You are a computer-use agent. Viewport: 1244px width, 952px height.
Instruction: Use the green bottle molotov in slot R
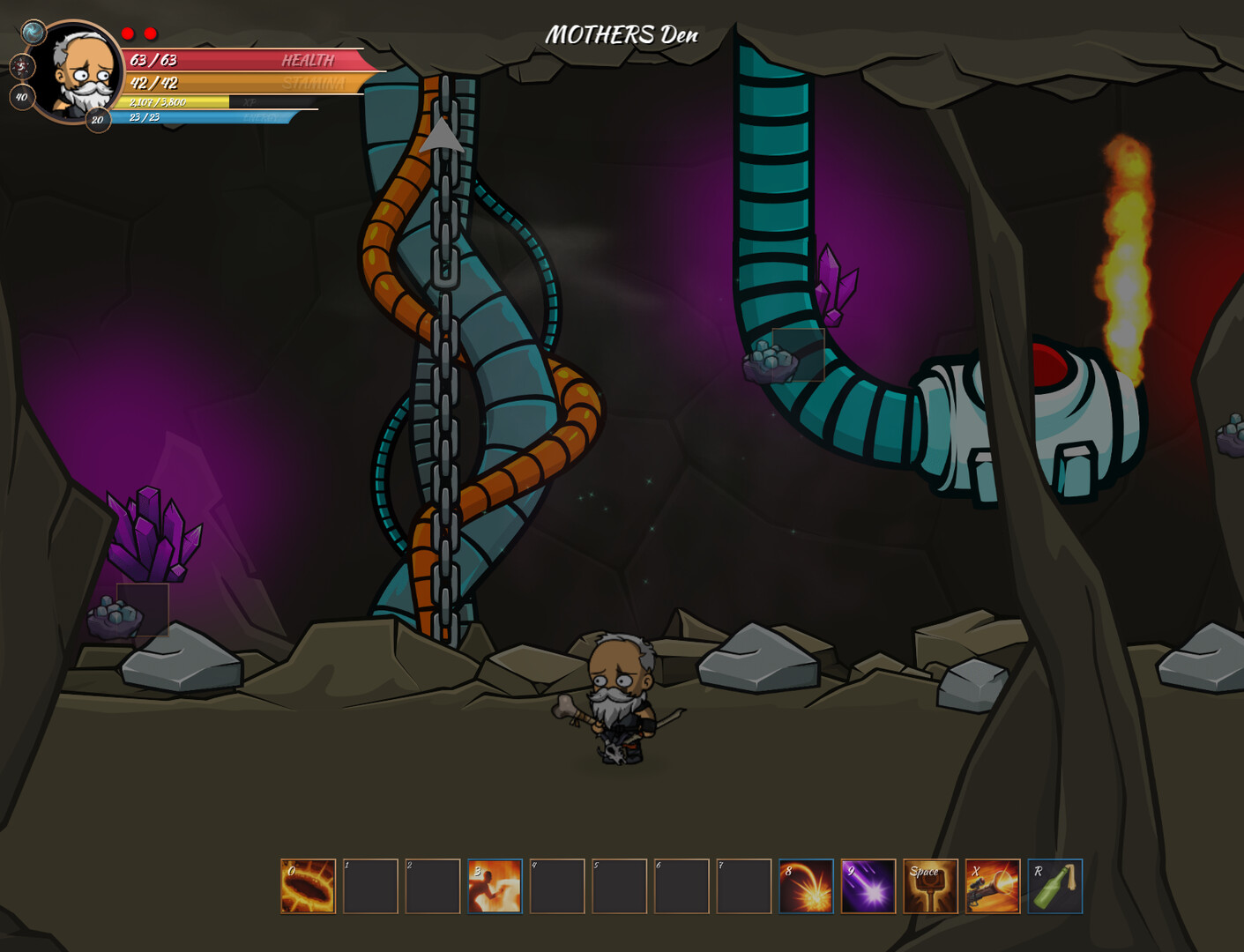coord(1055,886)
